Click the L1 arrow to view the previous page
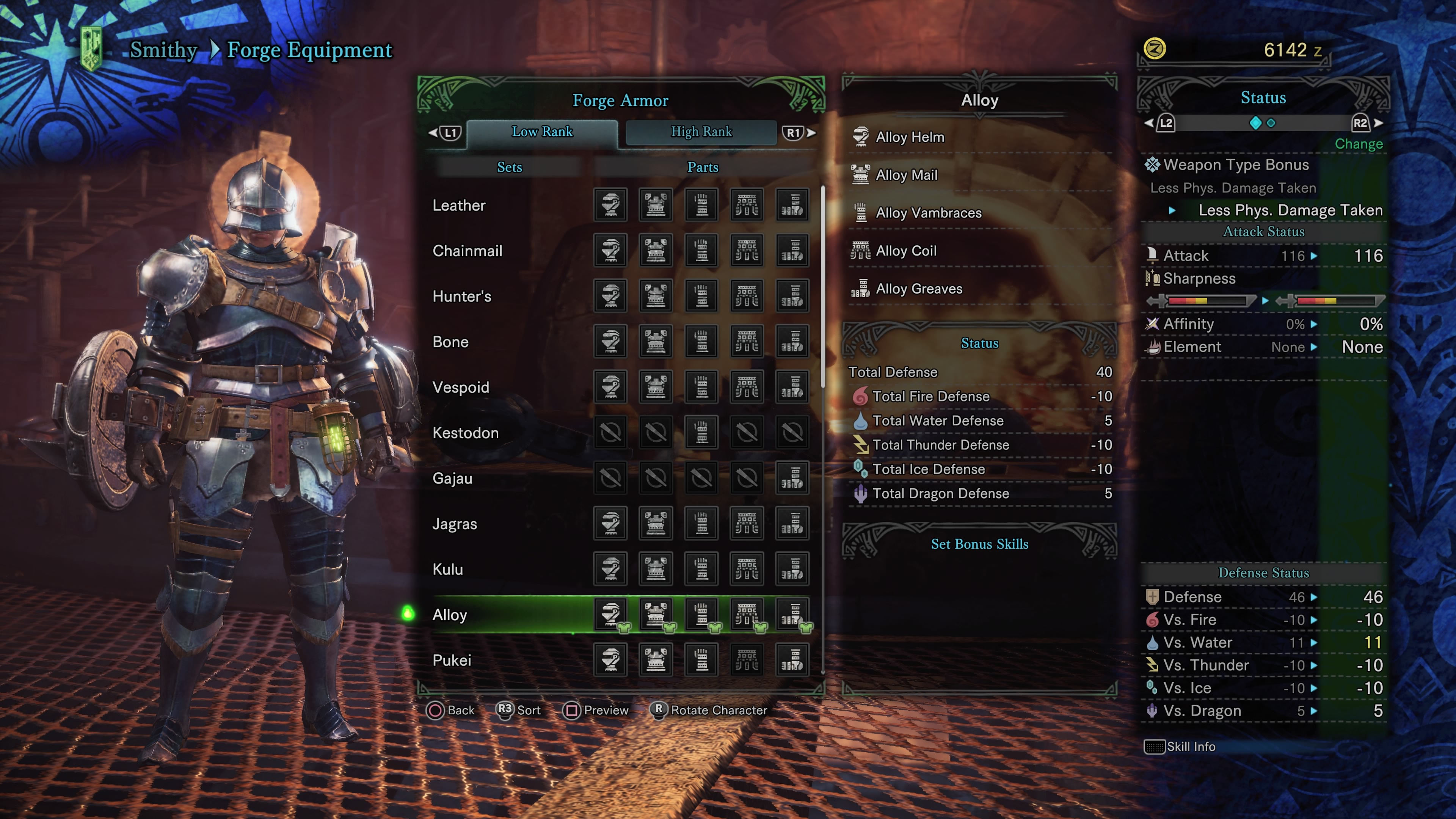The height and width of the screenshot is (819, 1456). [447, 132]
